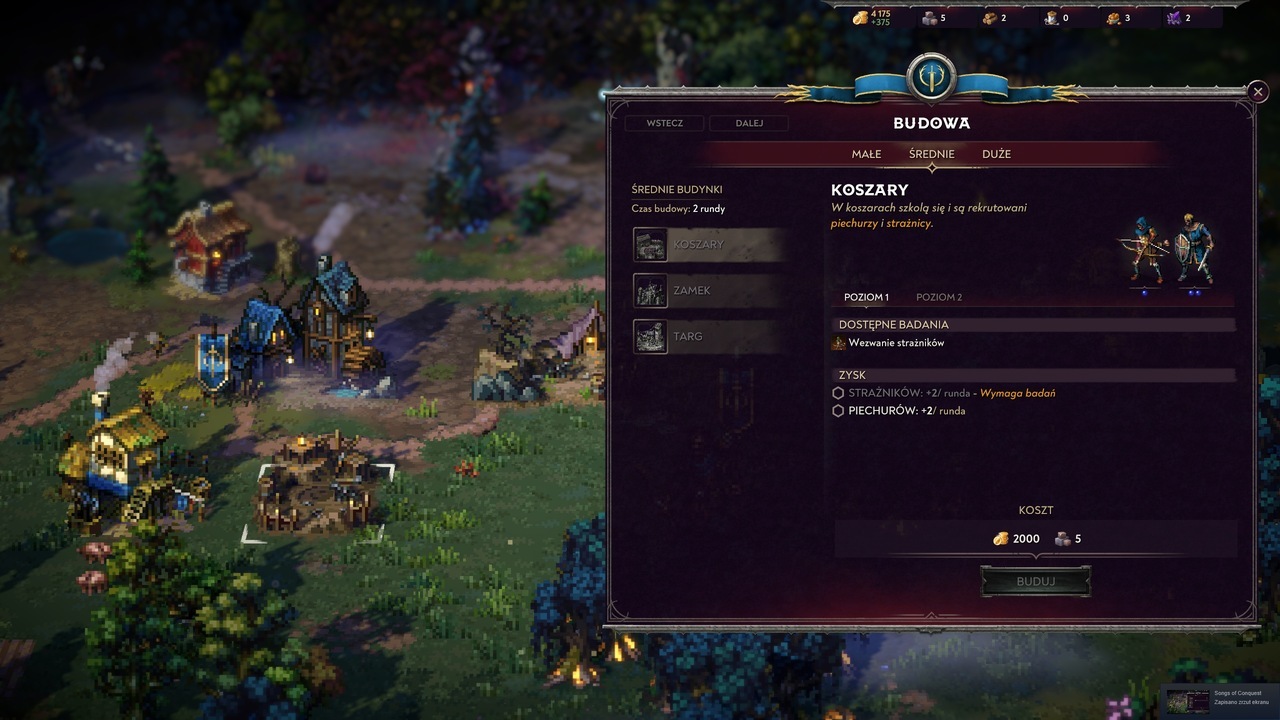Switch to the Poziom 2 tab
This screenshot has height=720, width=1280.
939,297
